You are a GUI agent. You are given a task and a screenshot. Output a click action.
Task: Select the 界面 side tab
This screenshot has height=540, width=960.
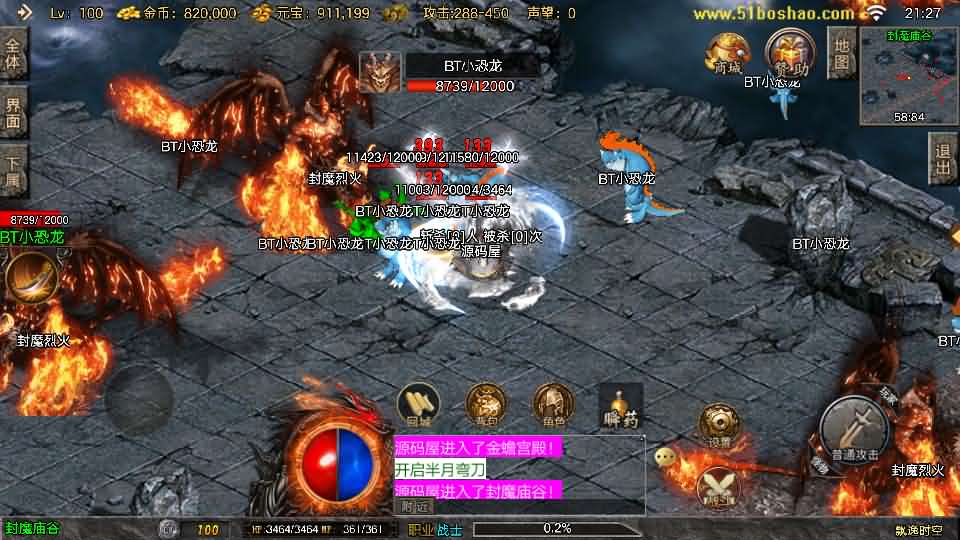click(x=13, y=111)
